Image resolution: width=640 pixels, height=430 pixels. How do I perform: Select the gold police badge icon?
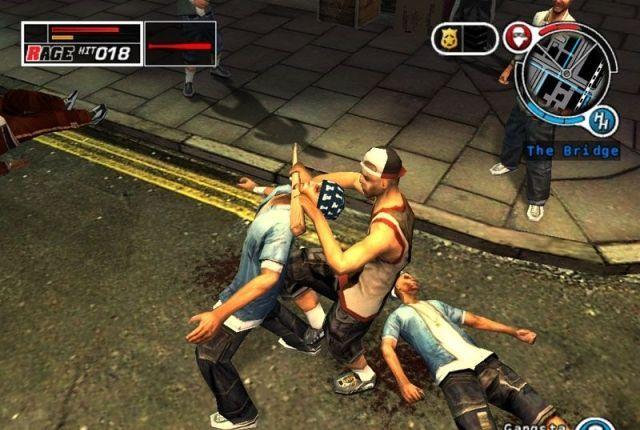click(449, 39)
